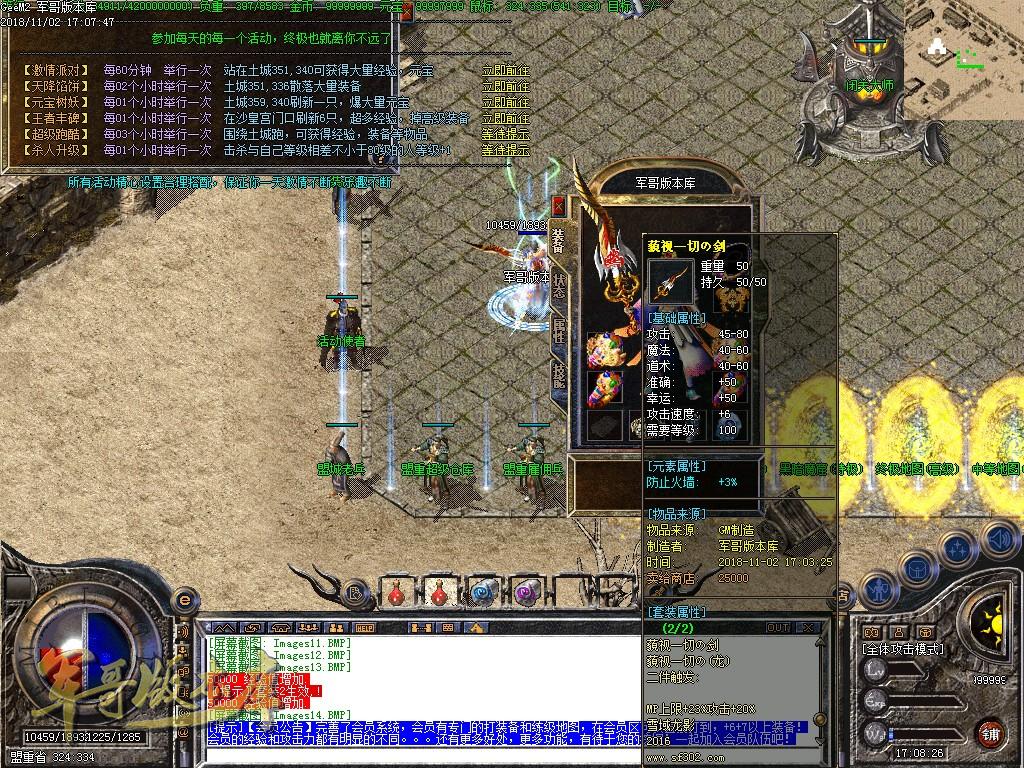Follow the 立即前往 link for 王者丰碑

[x=505, y=119]
